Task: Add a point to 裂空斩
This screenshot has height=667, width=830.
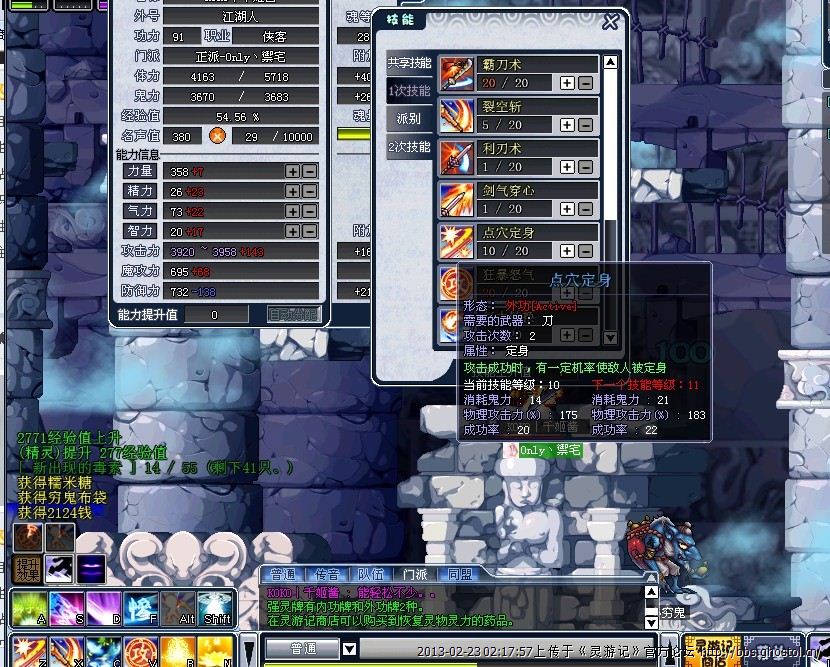Action: (567, 125)
